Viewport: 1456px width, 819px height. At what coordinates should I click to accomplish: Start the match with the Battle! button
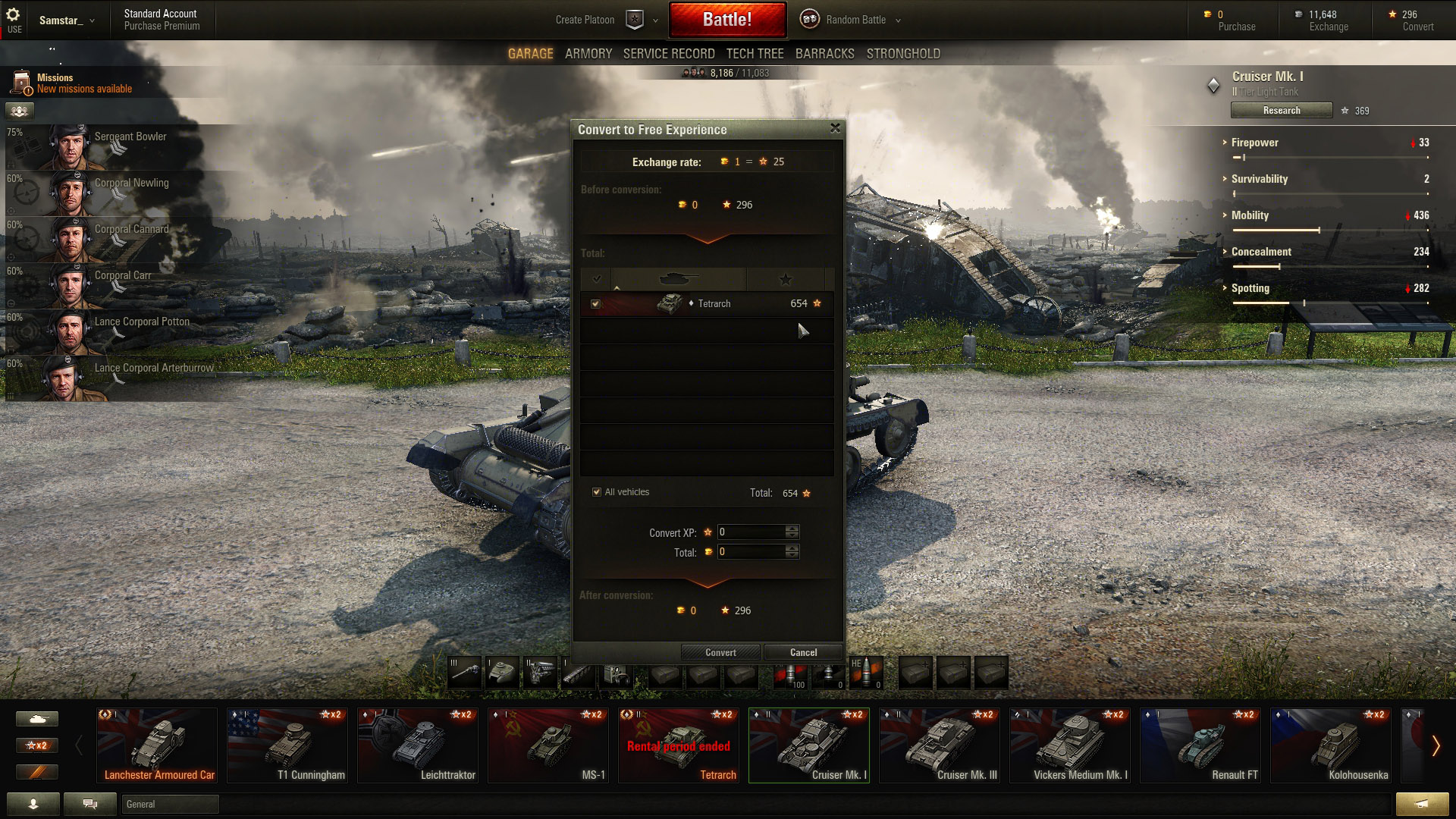click(x=726, y=20)
